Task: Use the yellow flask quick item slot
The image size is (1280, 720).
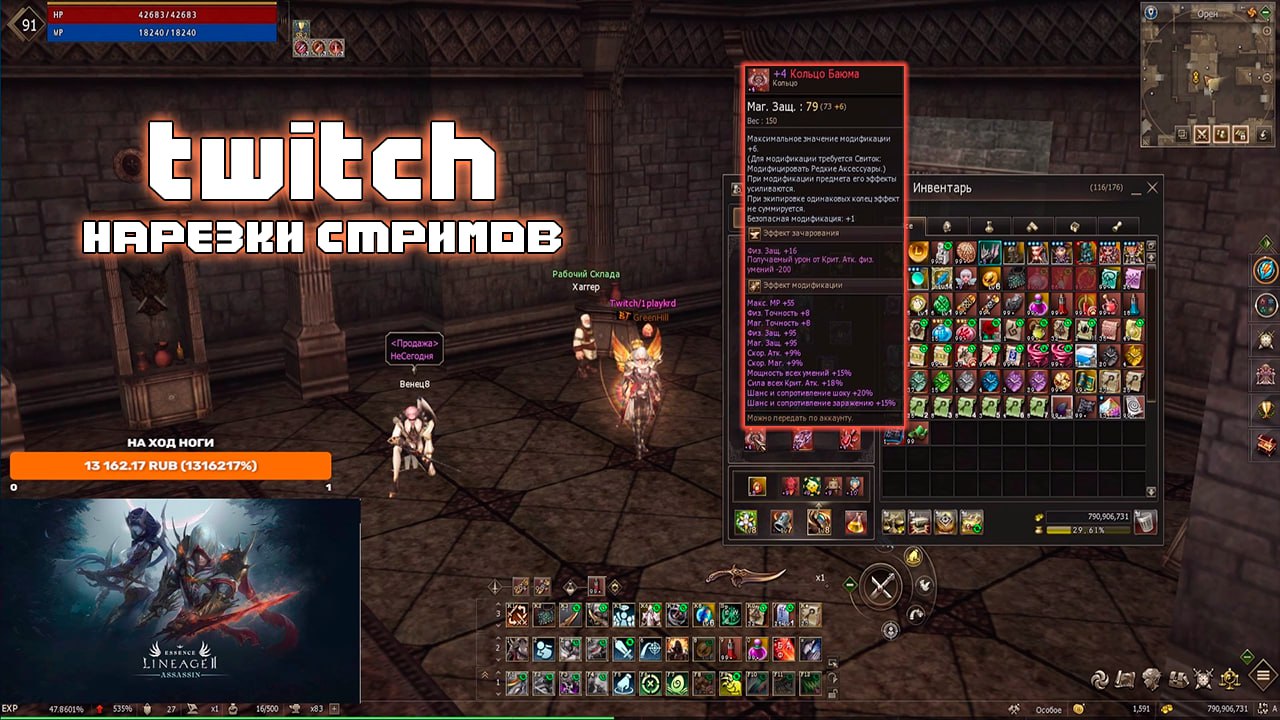Action: tap(854, 520)
